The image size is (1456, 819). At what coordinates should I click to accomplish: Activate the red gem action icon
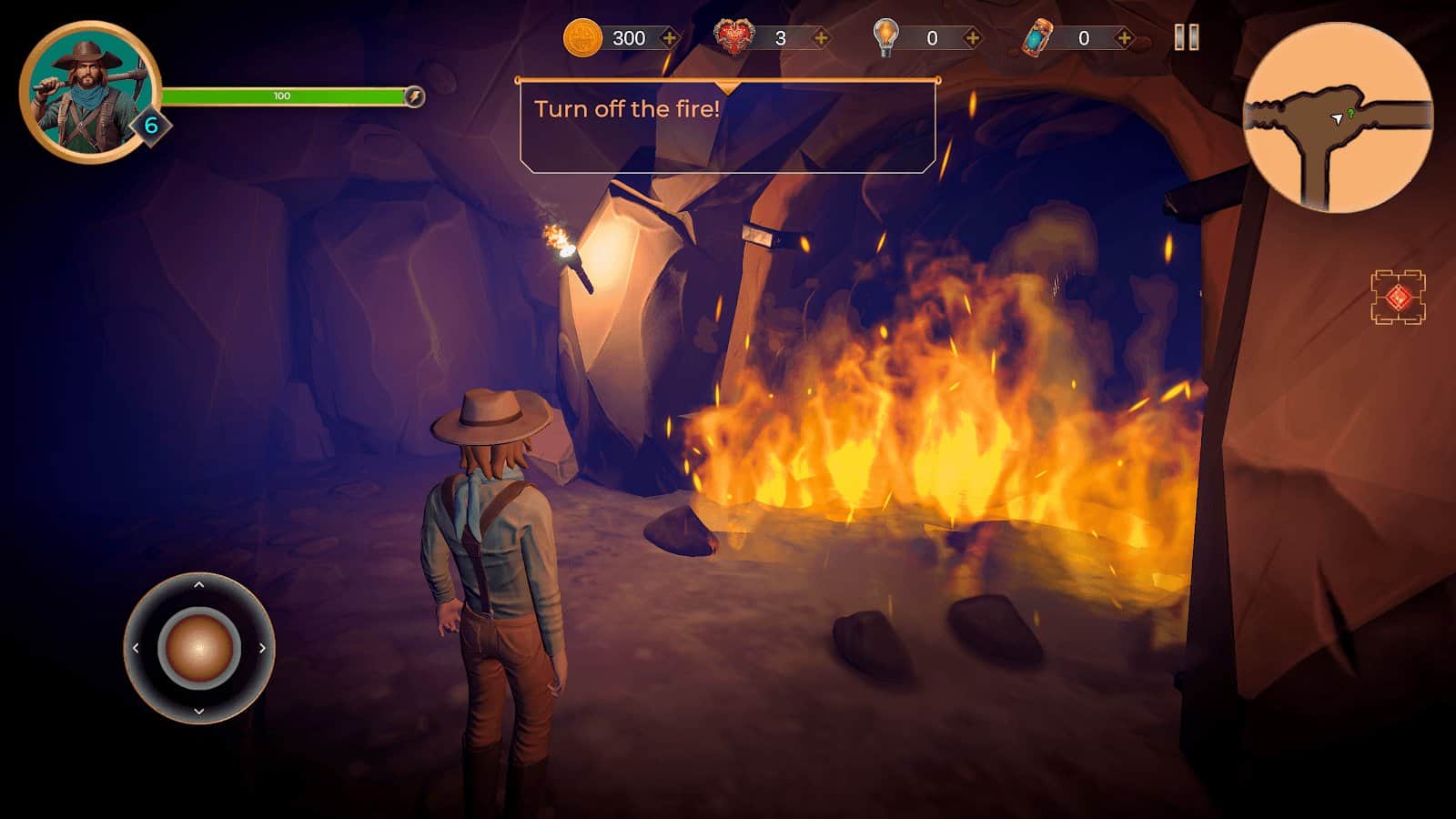1399,298
